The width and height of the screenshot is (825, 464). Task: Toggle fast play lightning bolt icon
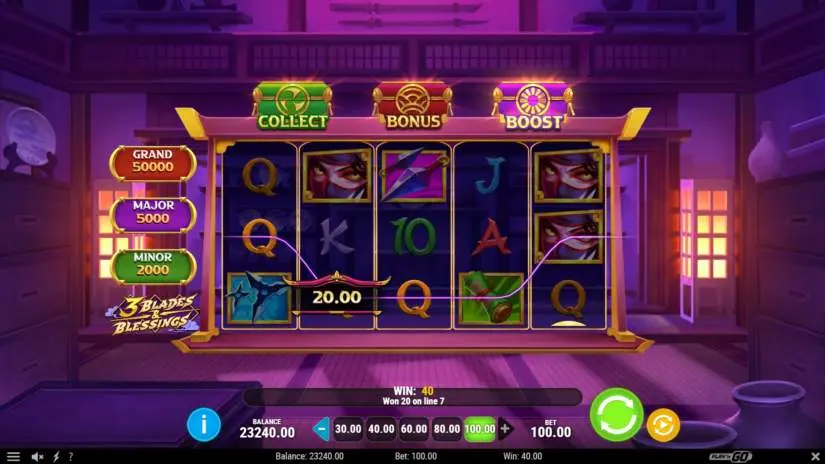tap(55, 457)
